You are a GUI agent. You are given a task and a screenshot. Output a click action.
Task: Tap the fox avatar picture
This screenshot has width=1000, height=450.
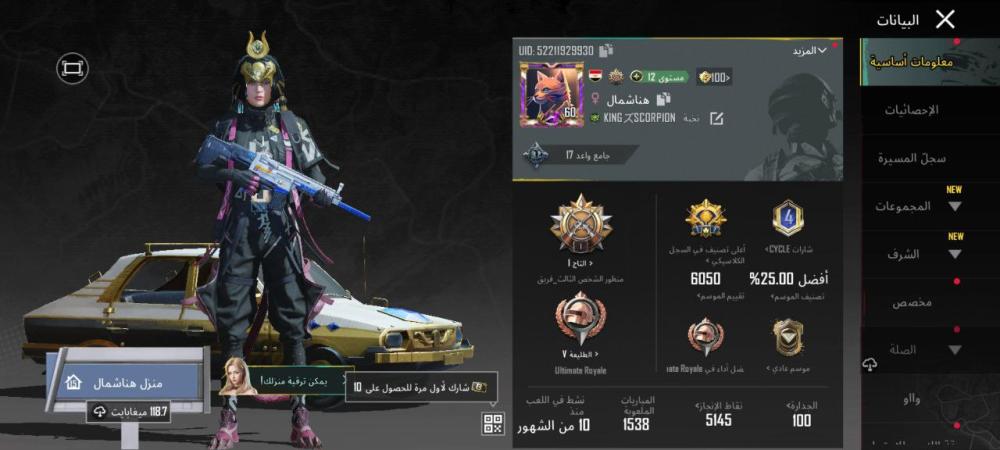[552, 94]
